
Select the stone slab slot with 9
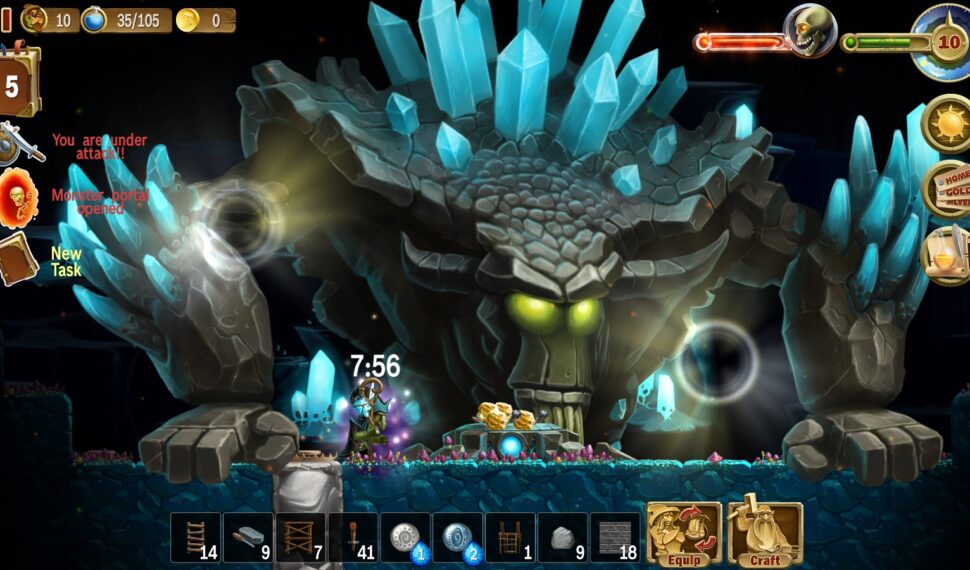click(x=248, y=538)
